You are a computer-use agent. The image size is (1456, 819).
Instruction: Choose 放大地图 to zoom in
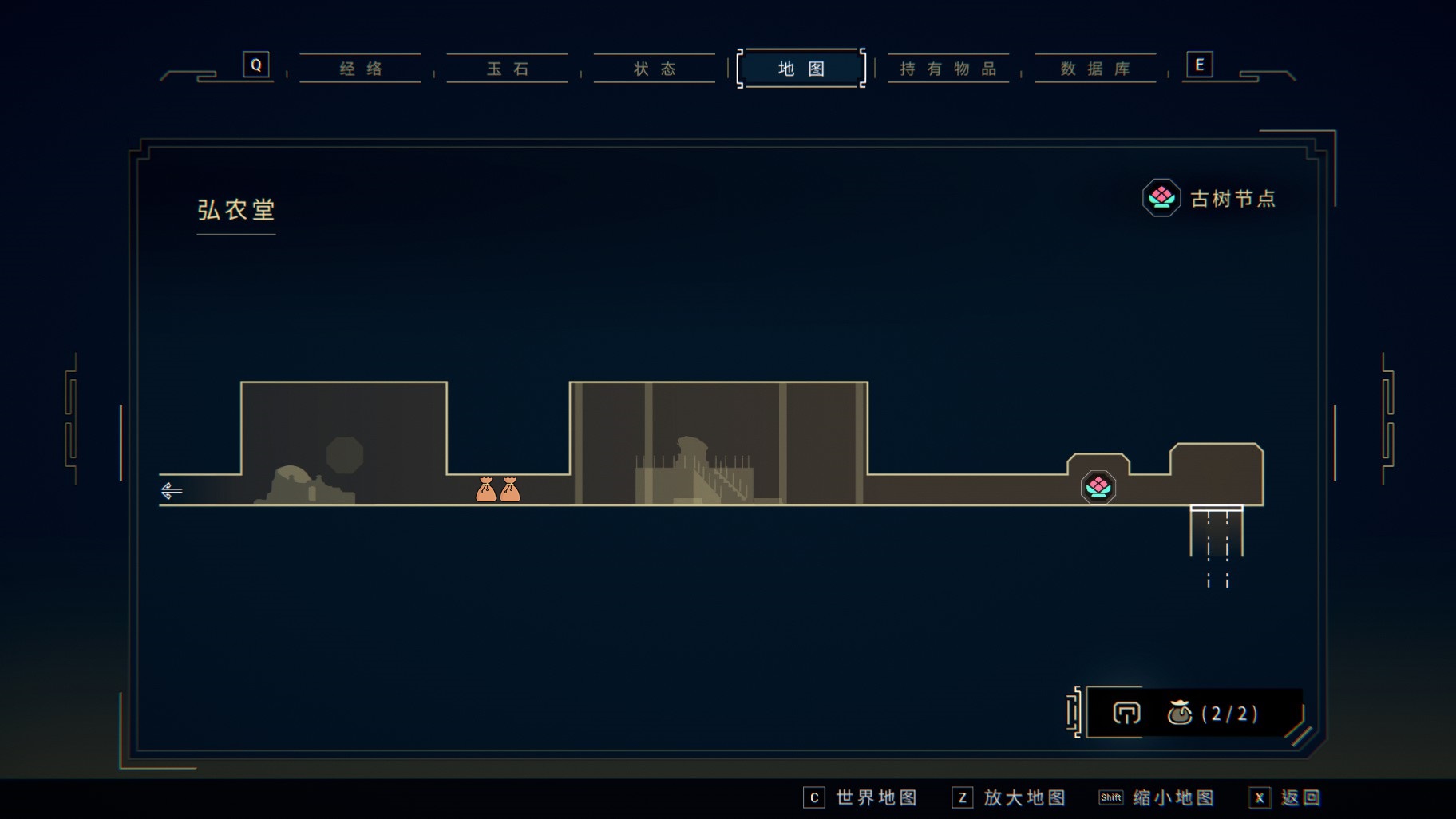point(1011,797)
